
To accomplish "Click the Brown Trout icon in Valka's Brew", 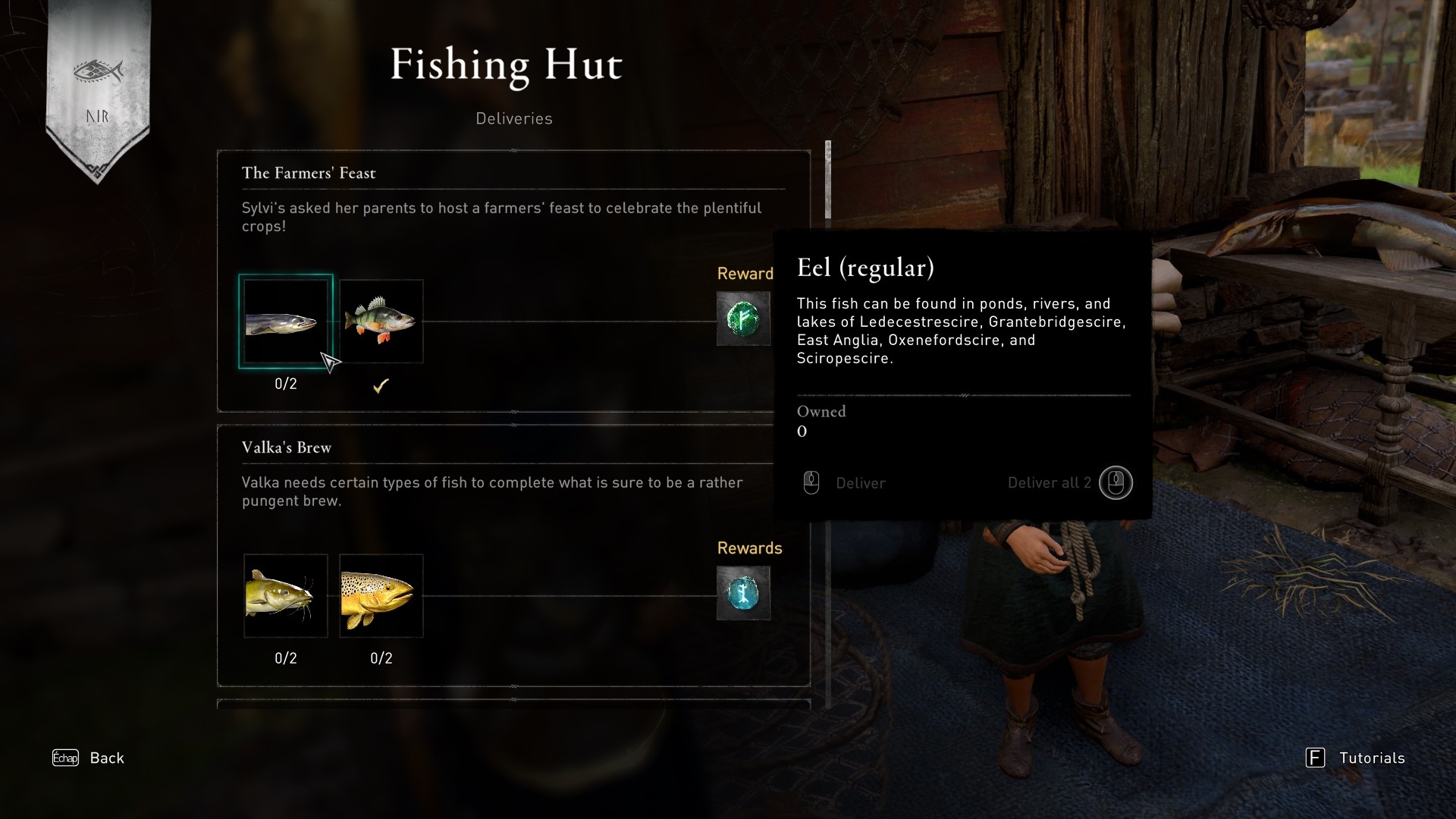I will [381, 596].
